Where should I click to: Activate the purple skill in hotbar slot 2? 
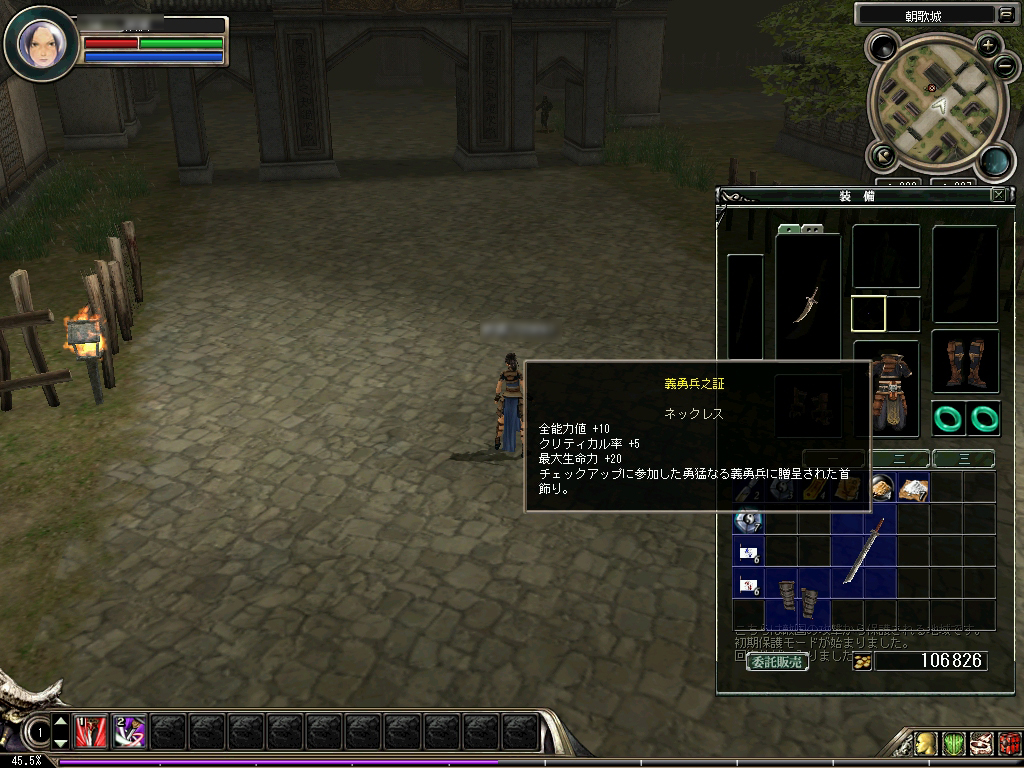[130, 733]
